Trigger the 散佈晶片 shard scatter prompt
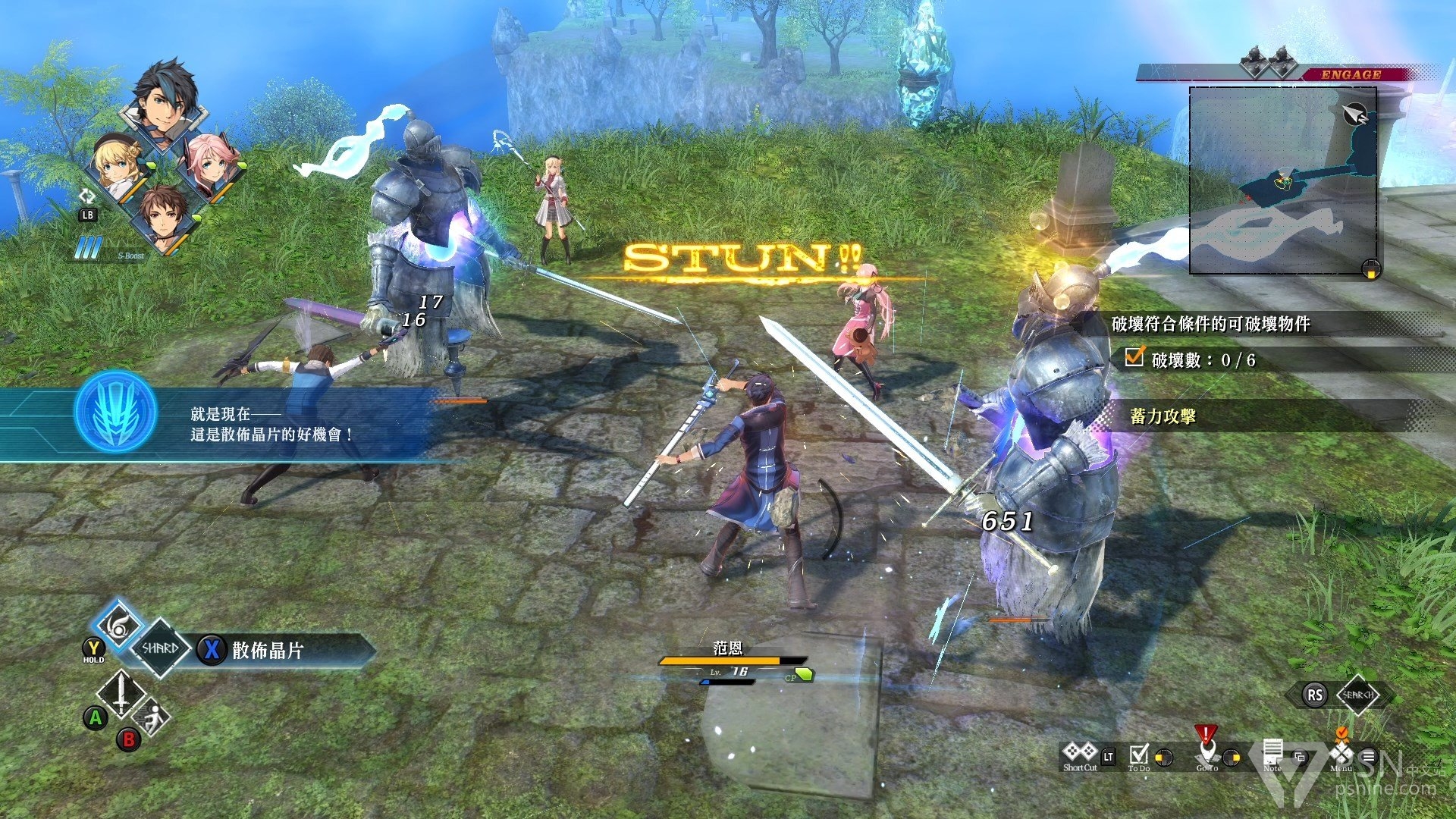 point(267,650)
